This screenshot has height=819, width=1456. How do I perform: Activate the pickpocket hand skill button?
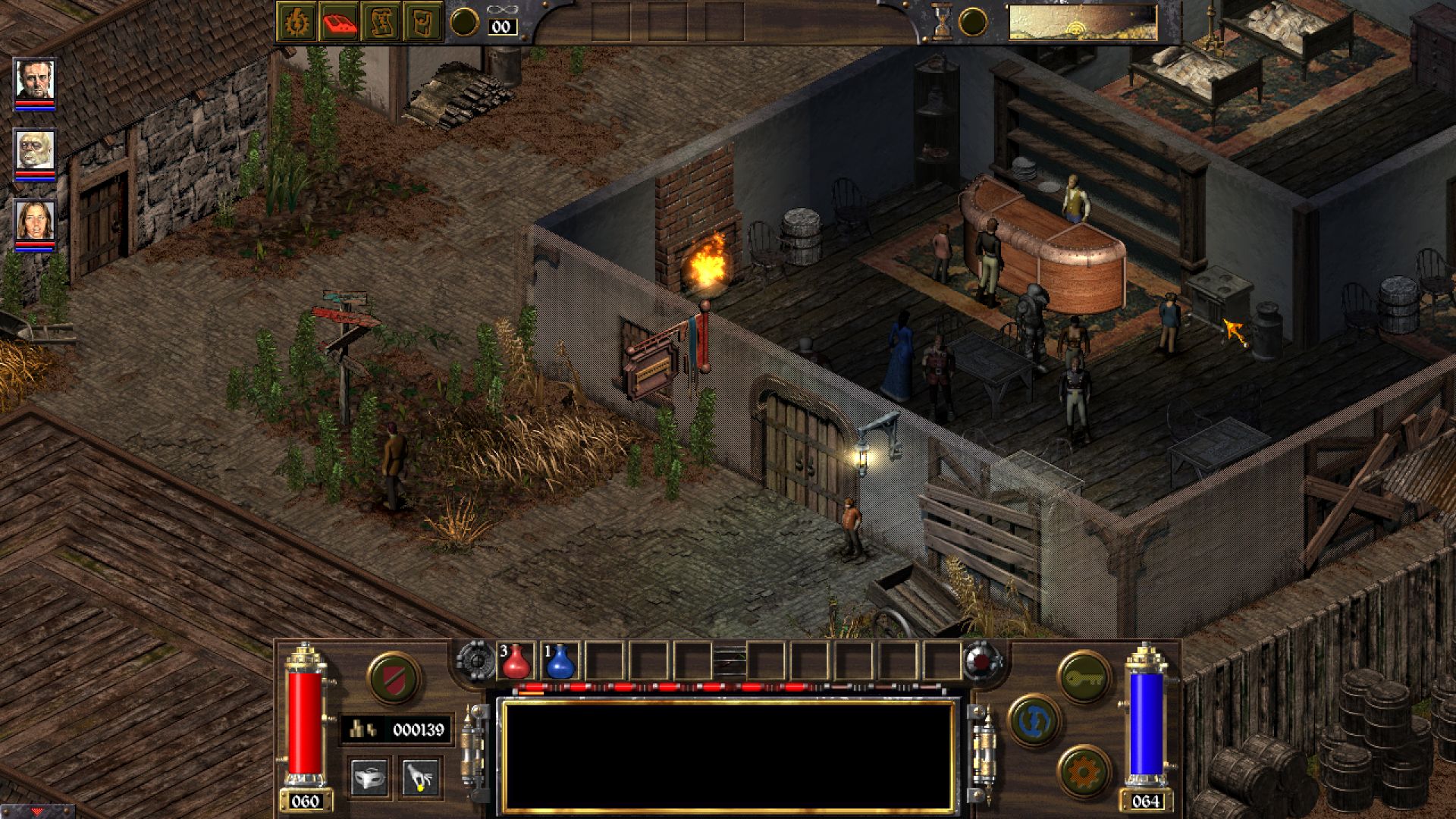[x=420, y=777]
